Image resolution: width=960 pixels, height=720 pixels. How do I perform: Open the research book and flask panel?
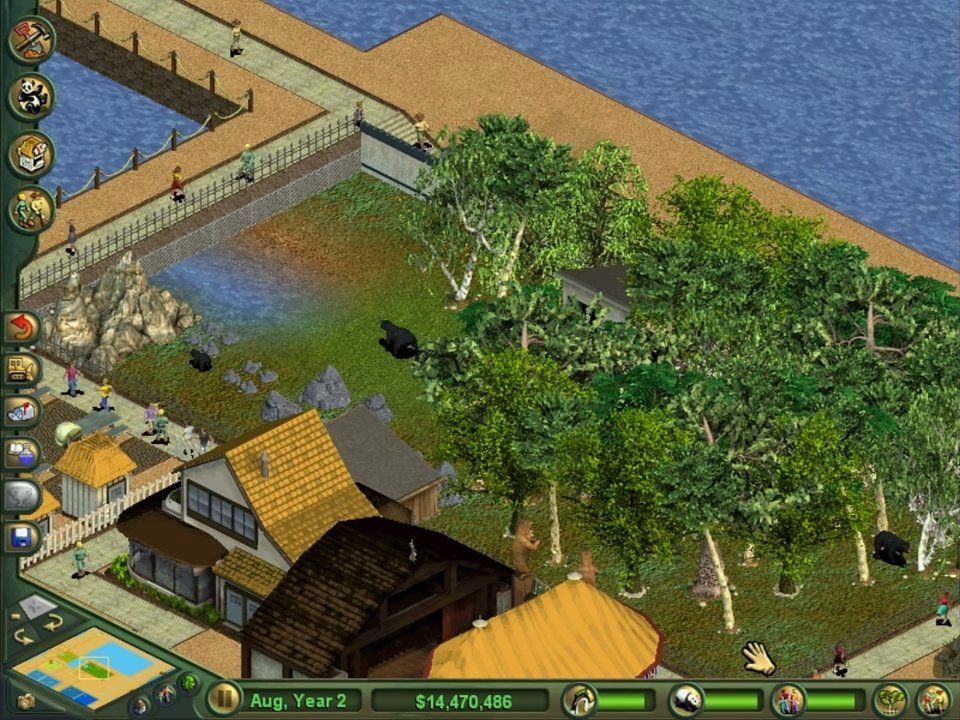21,453
